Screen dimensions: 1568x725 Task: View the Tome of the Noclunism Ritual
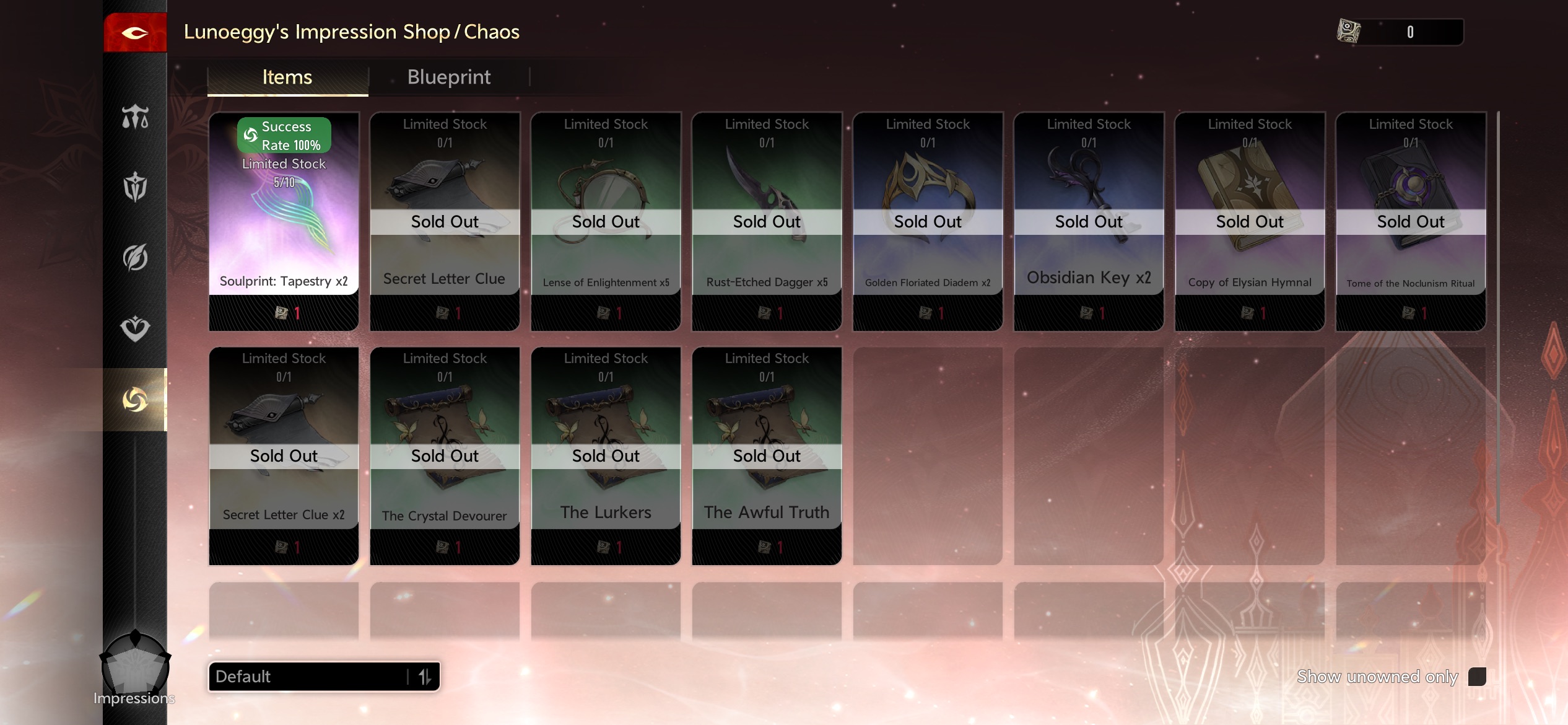(x=1411, y=221)
